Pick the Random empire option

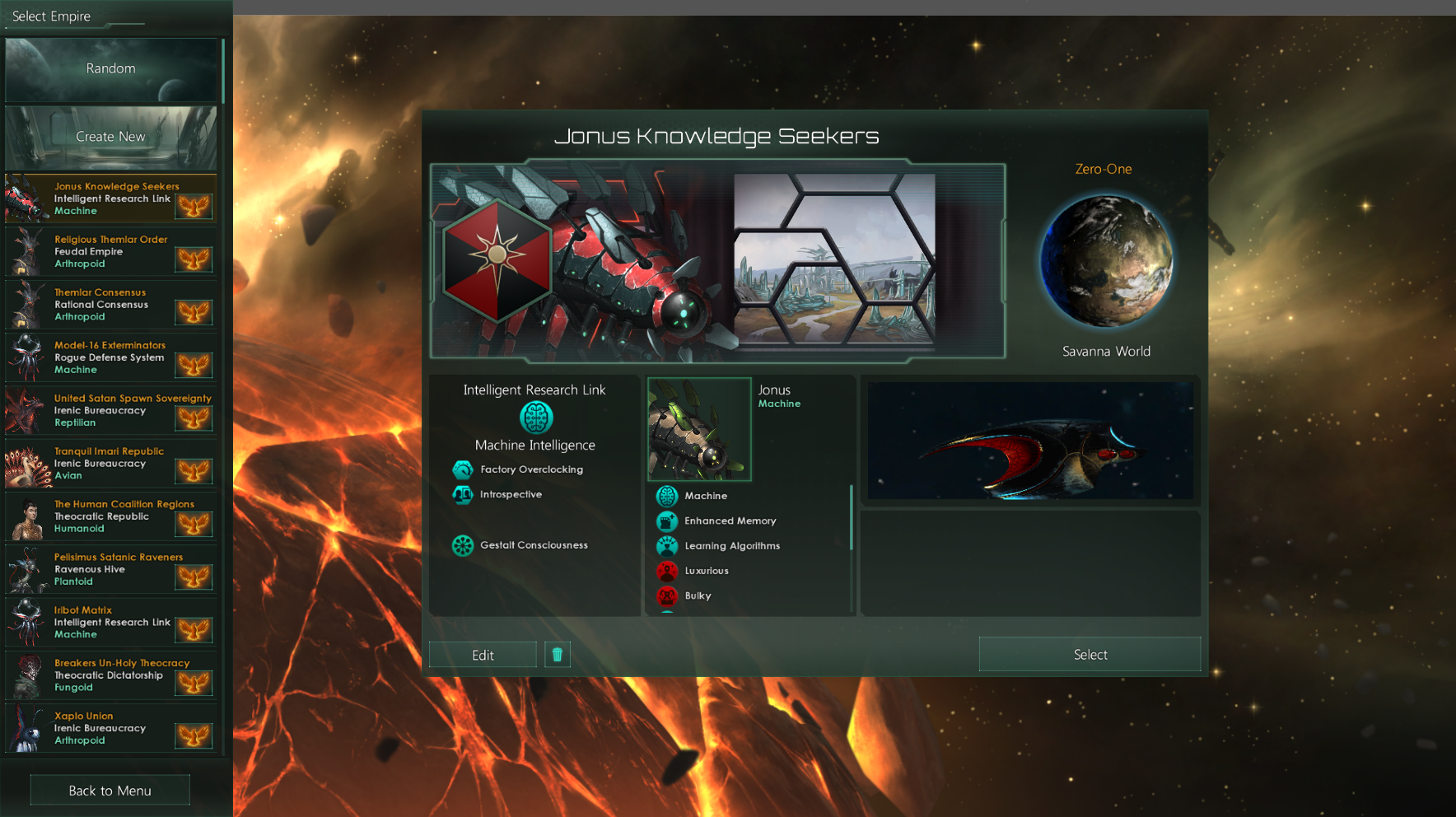111,68
